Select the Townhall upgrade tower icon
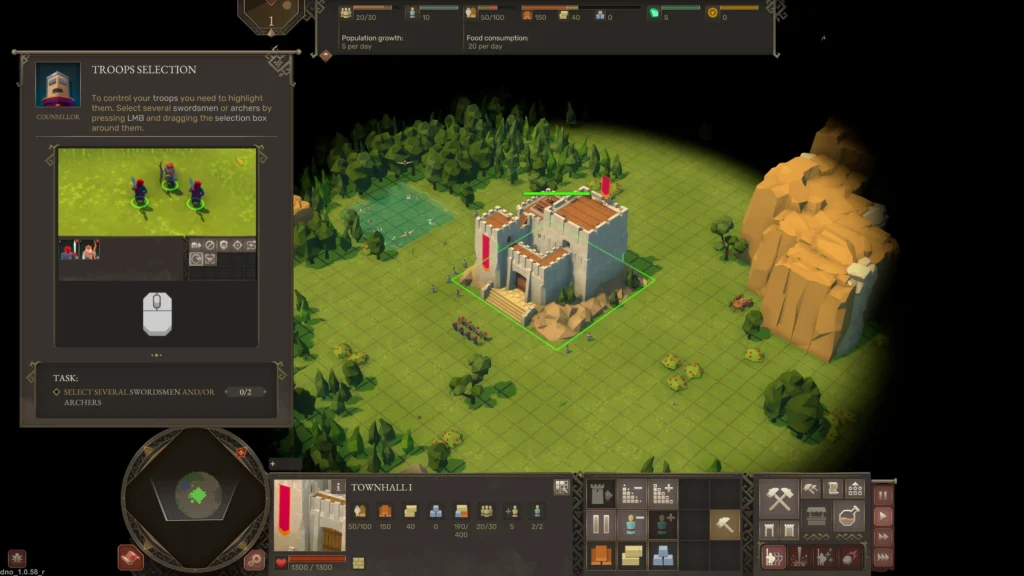The image size is (1024, 576). tap(601, 493)
